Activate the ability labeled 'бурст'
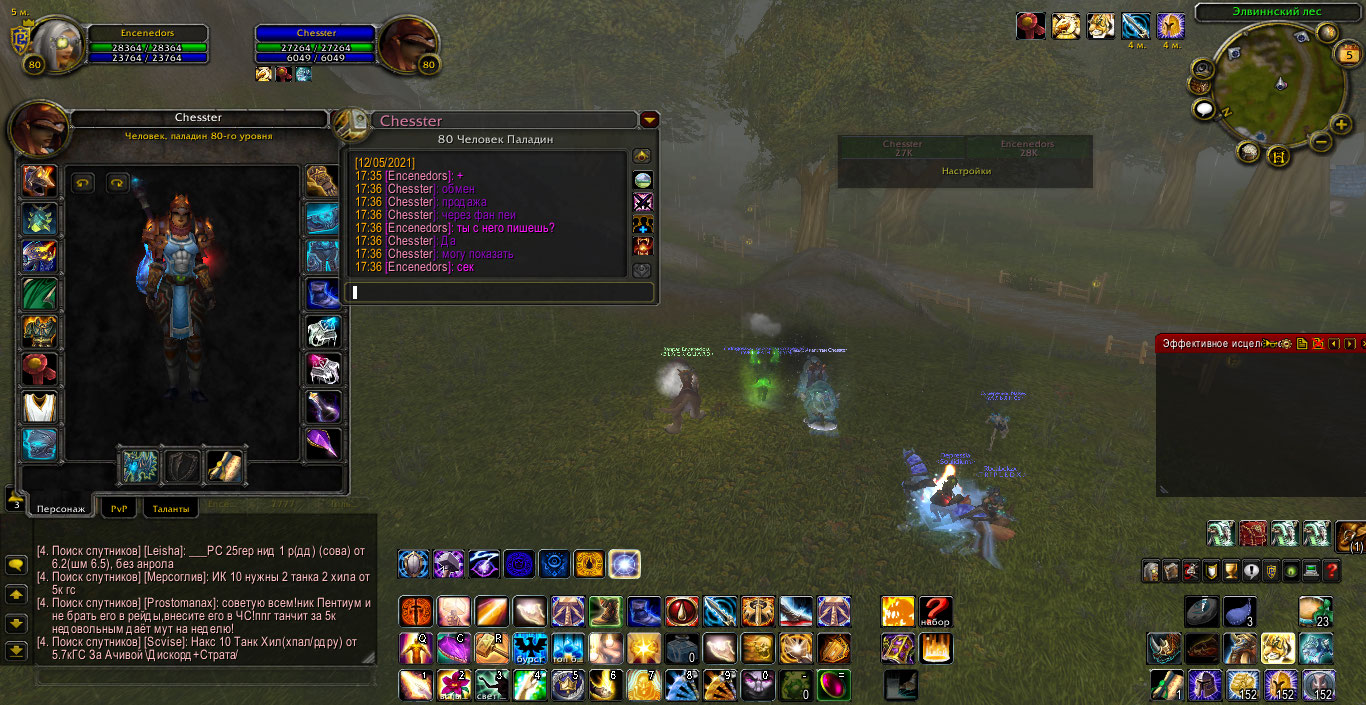Screen dimensions: 1366x705 [x=529, y=648]
